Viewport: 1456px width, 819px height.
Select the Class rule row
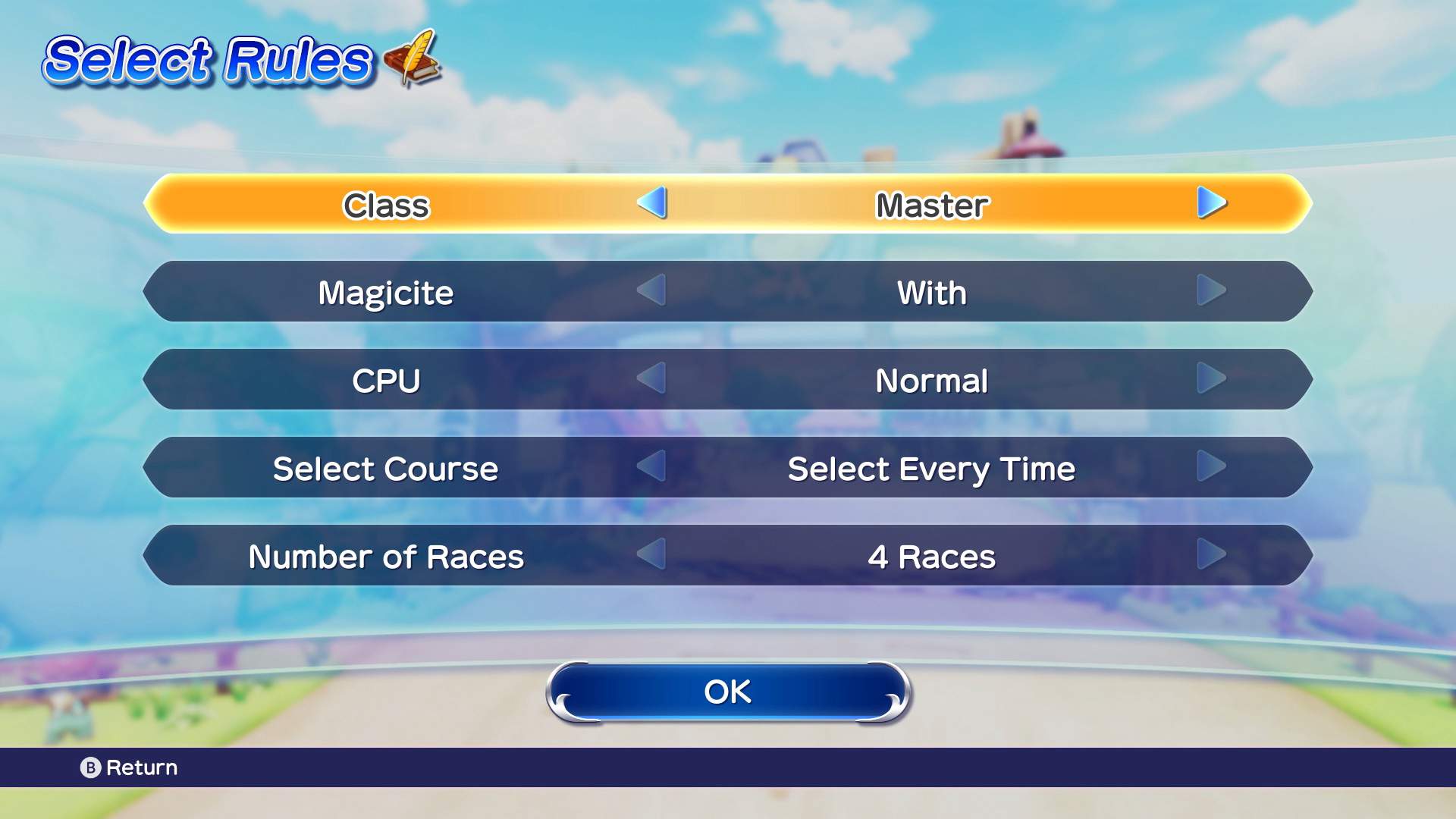386,205
